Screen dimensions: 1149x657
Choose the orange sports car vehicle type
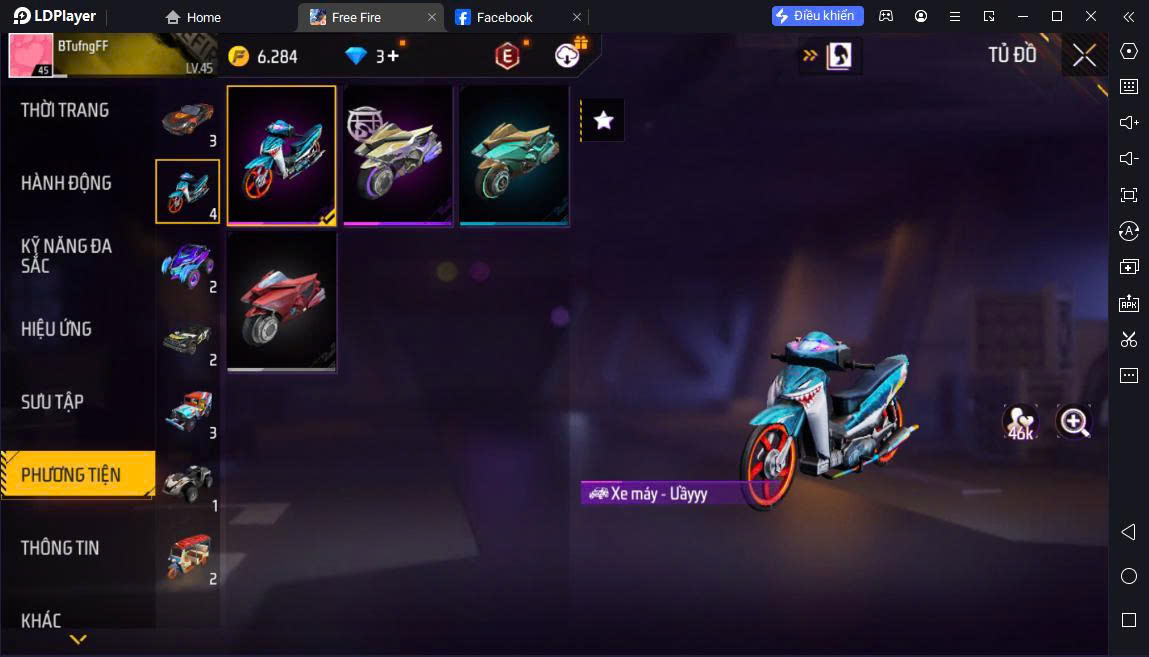(188, 119)
